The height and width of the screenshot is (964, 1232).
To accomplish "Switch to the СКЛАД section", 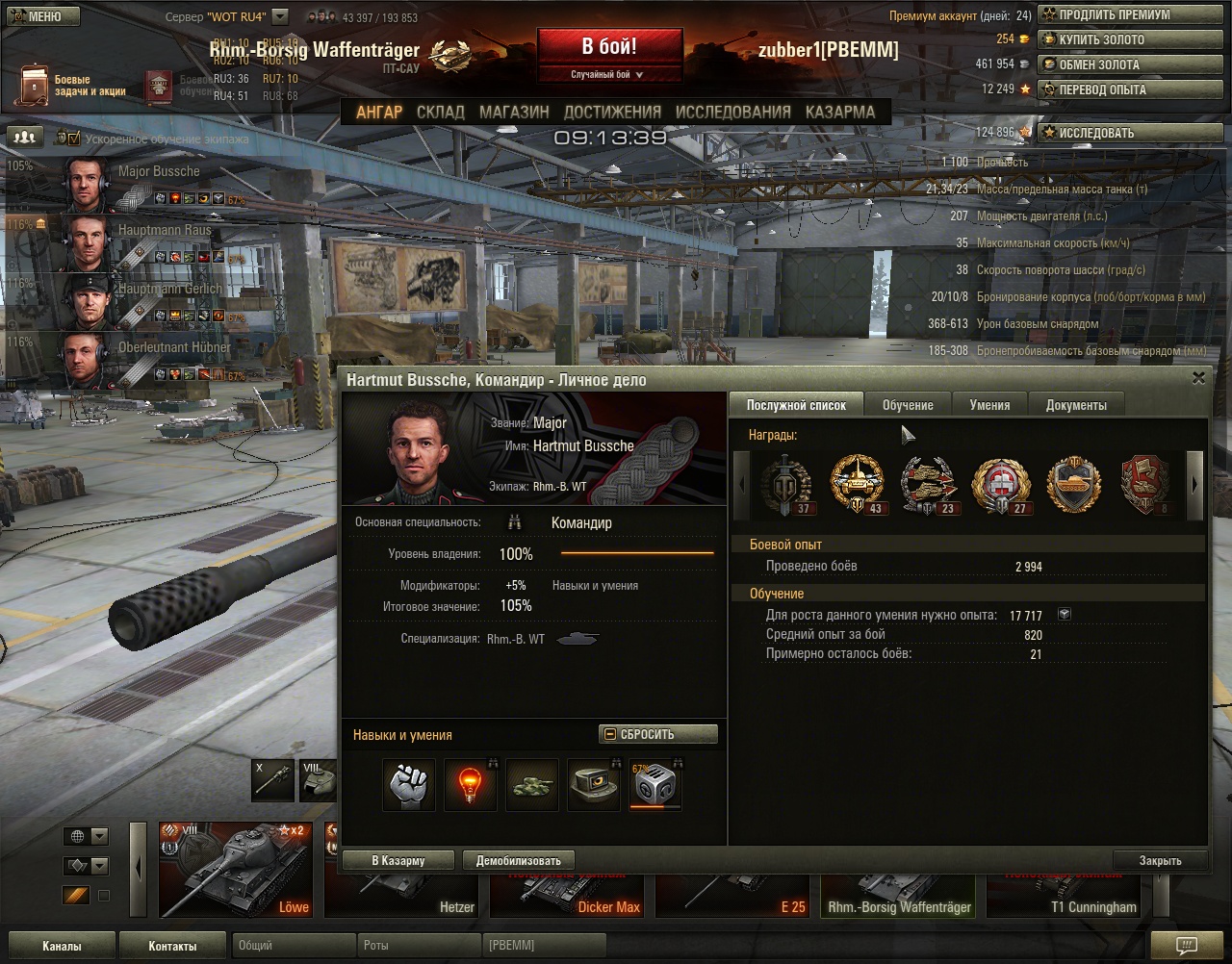I will click(440, 112).
